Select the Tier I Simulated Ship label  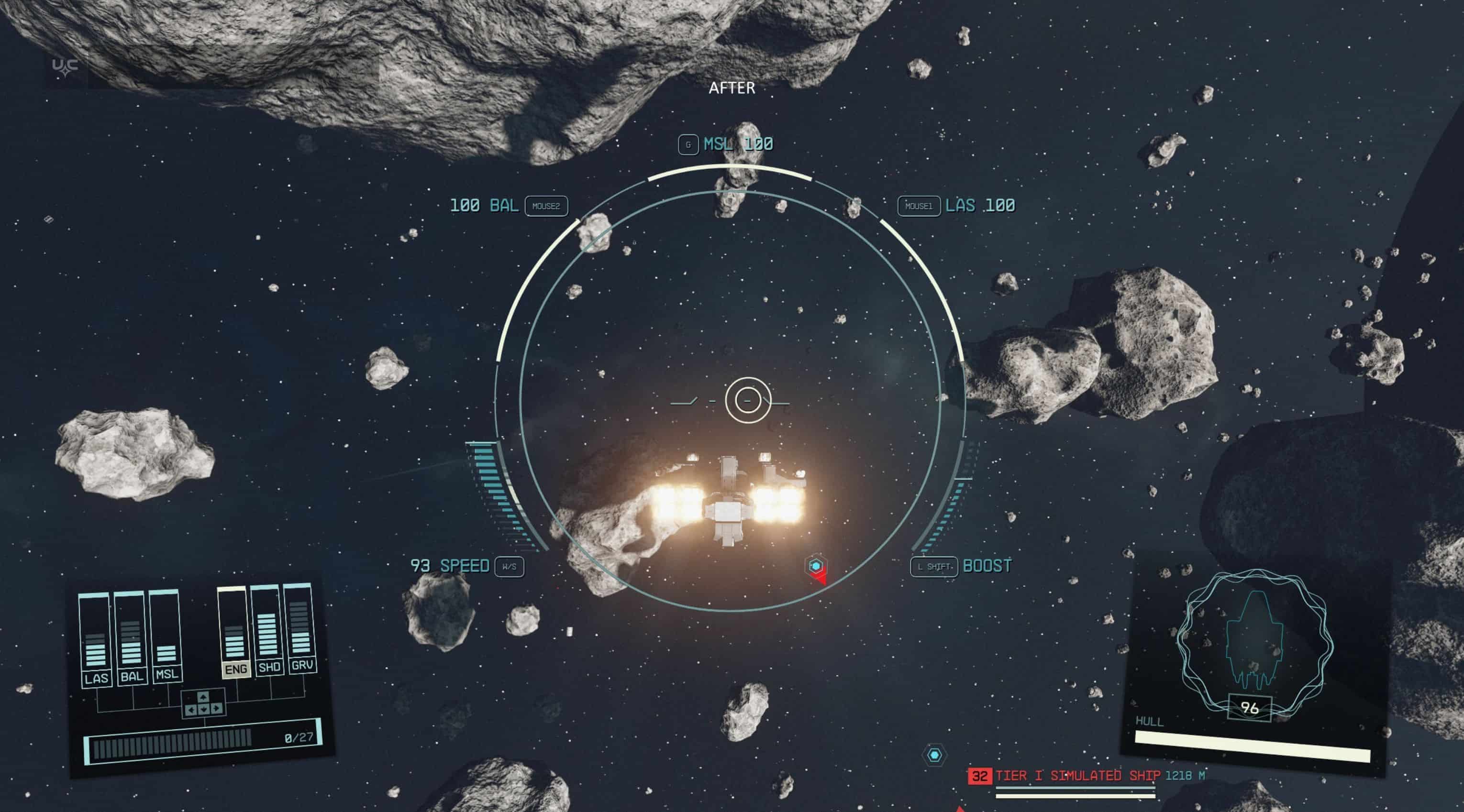[1076, 776]
